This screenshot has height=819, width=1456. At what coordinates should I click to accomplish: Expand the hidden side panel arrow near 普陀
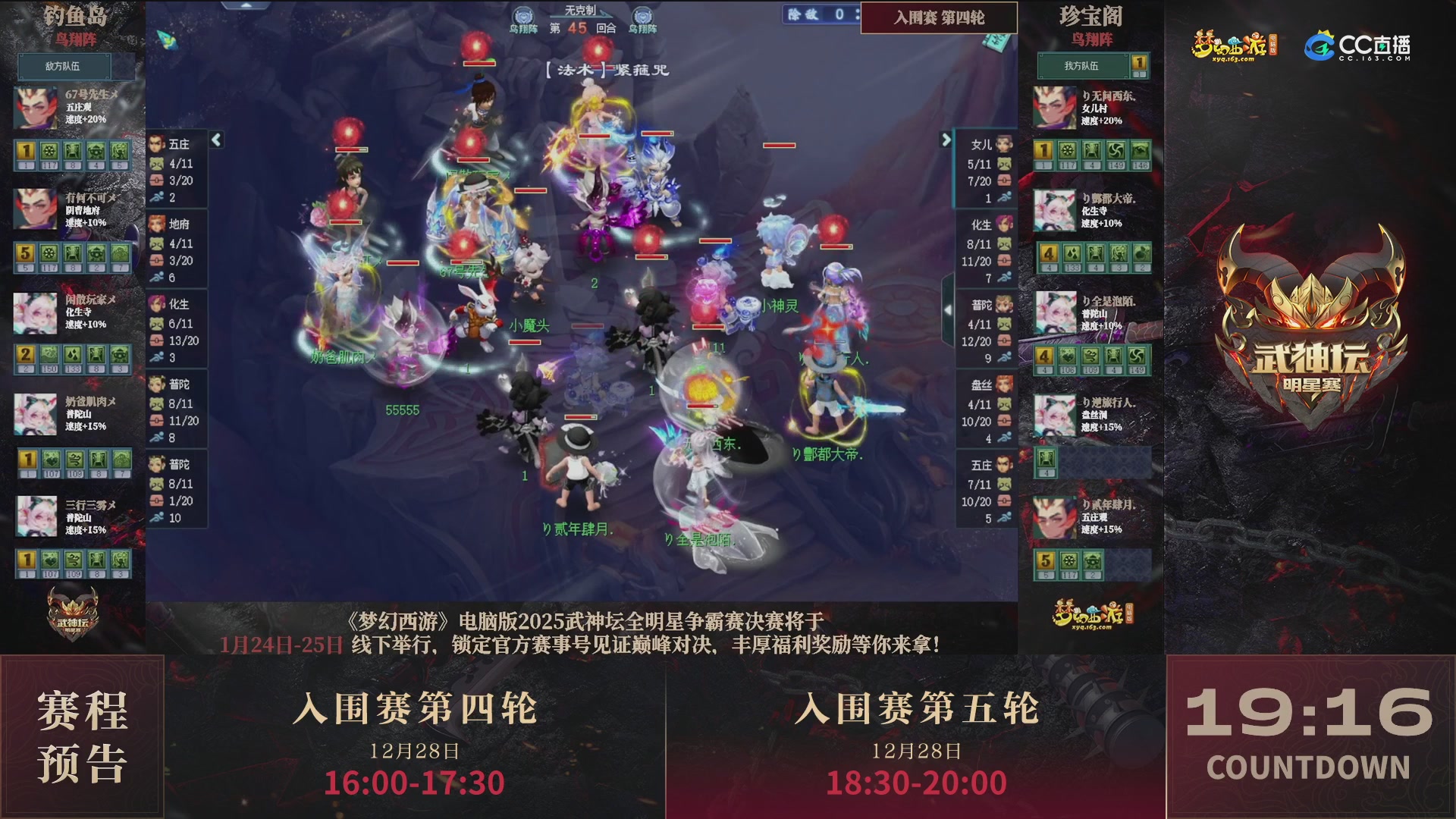point(948,309)
